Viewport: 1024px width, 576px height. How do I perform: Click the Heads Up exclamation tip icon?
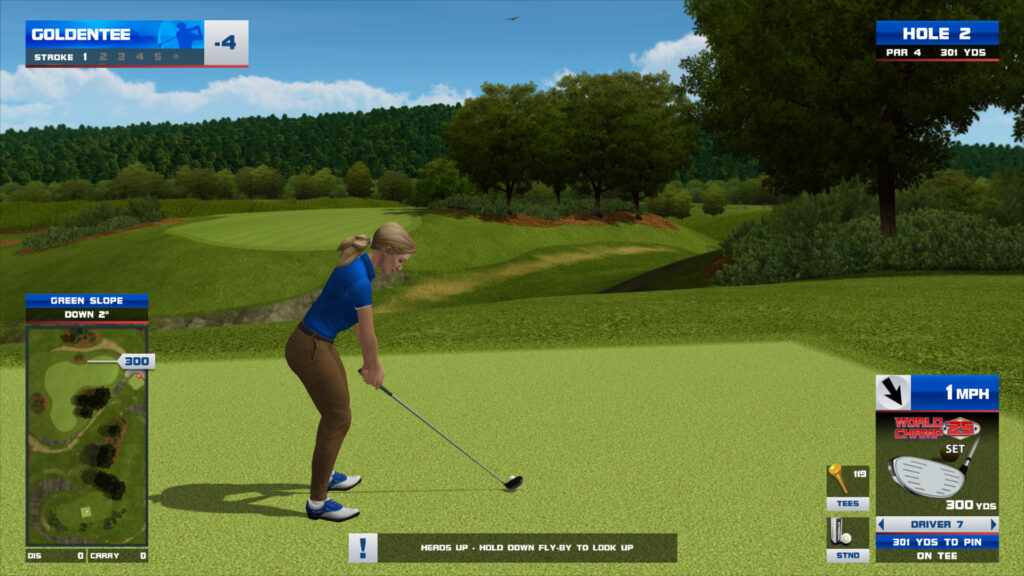tap(363, 548)
